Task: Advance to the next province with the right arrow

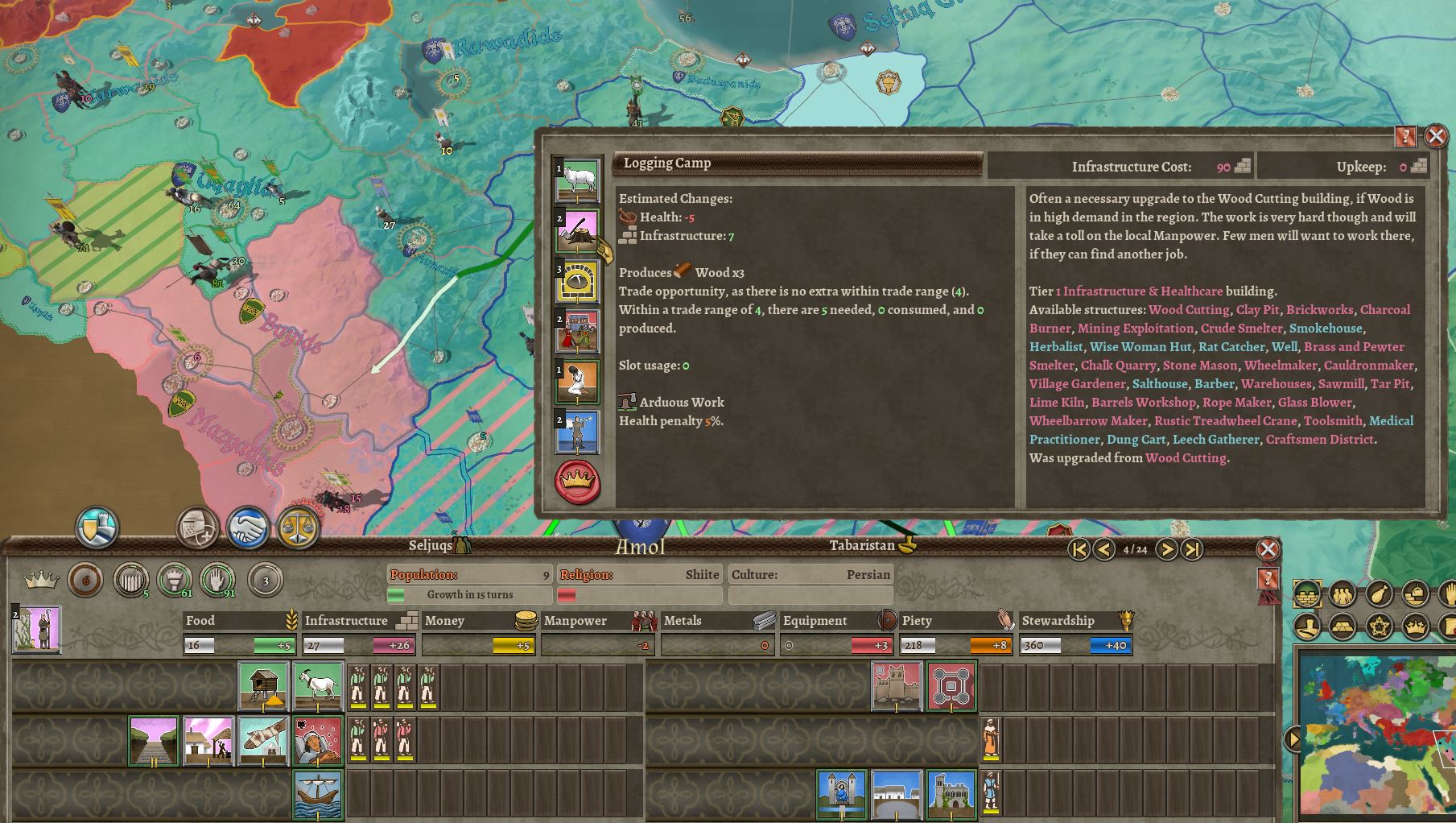Action: [x=1167, y=550]
